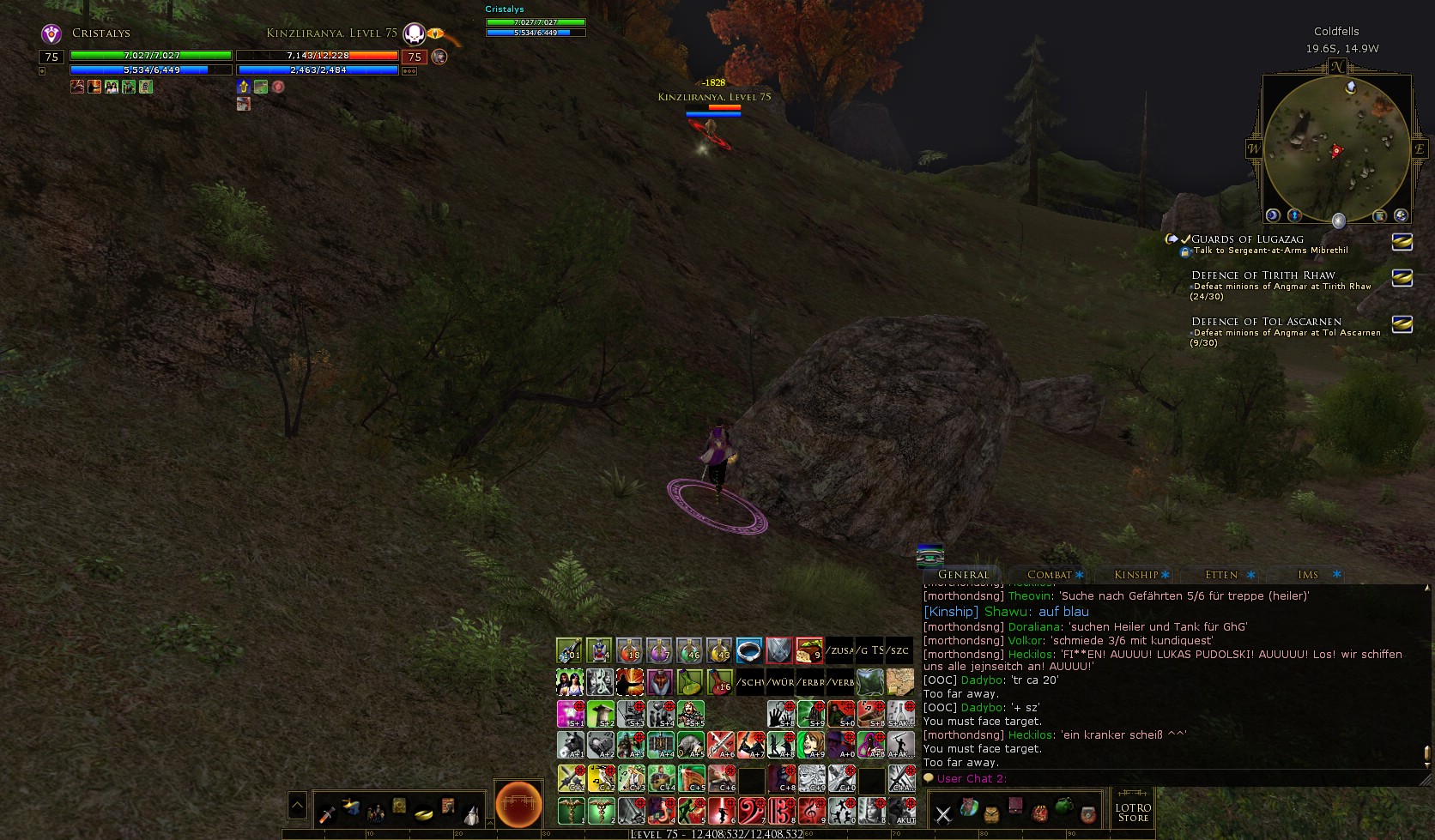This screenshot has width=1435, height=840.
Task: Activate the treble clef skill in slot 9
Action: 811,810
